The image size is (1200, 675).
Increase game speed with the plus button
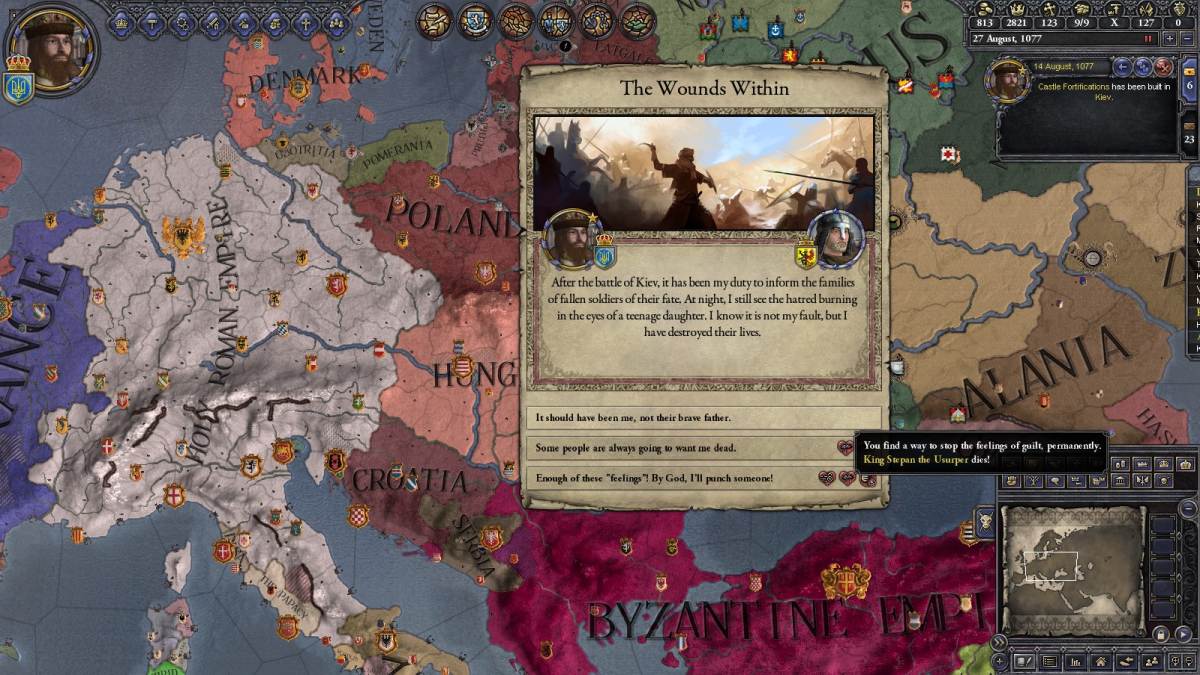[x=1169, y=39]
